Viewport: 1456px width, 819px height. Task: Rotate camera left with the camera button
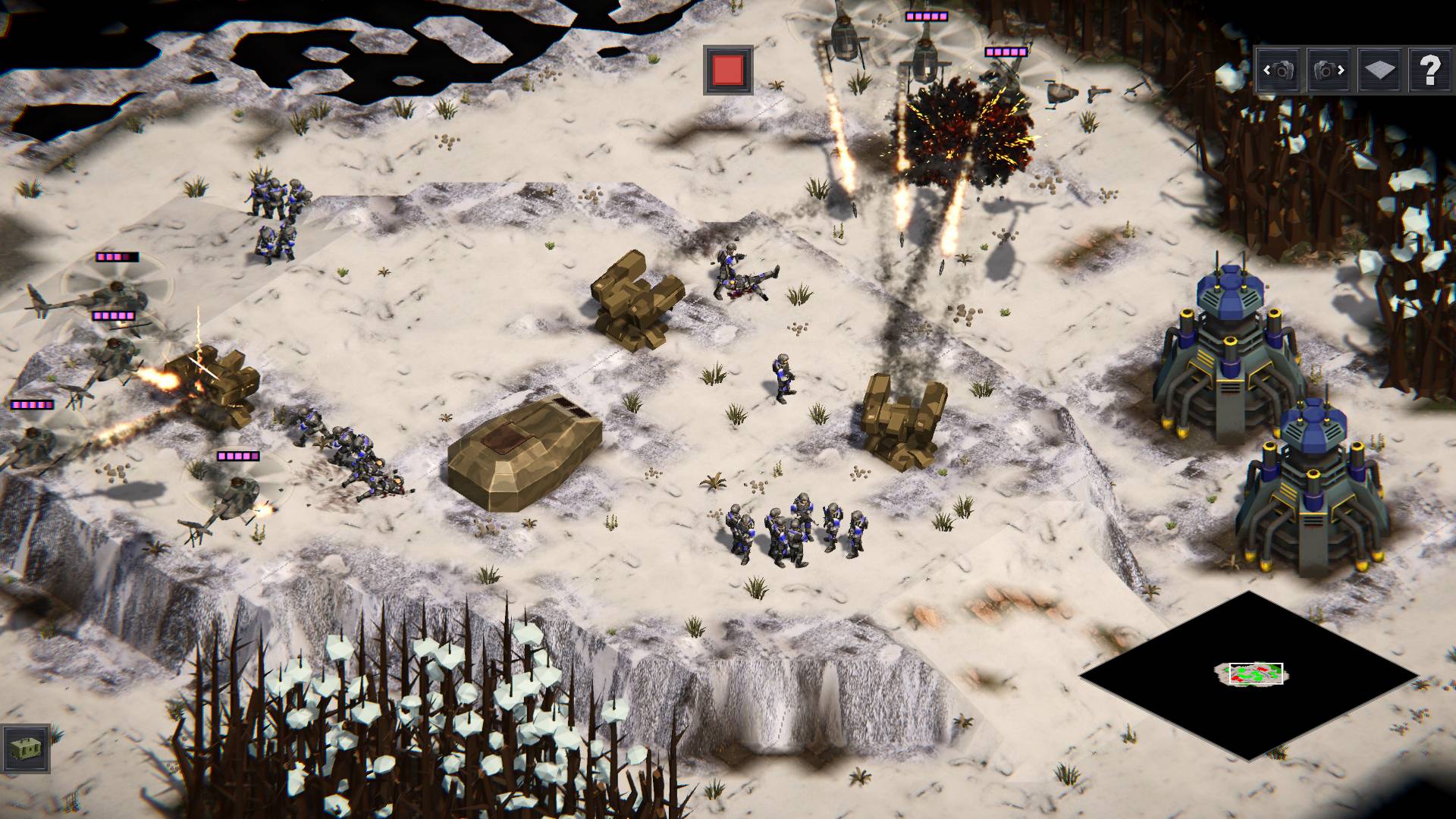[x=1279, y=71]
